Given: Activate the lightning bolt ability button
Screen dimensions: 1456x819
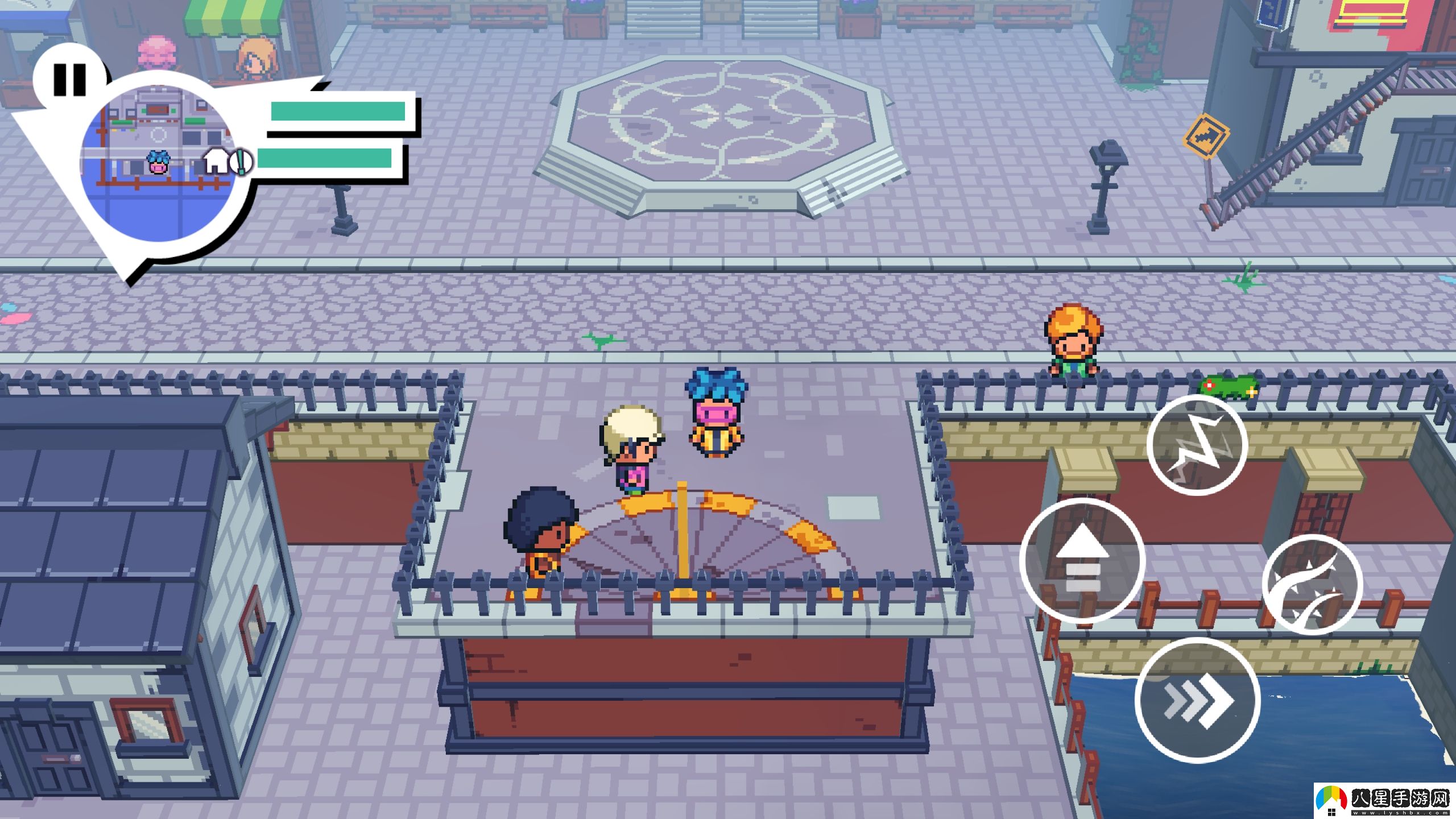Looking at the screenshot, I should pyautogui.click(x=1197, y=445).
